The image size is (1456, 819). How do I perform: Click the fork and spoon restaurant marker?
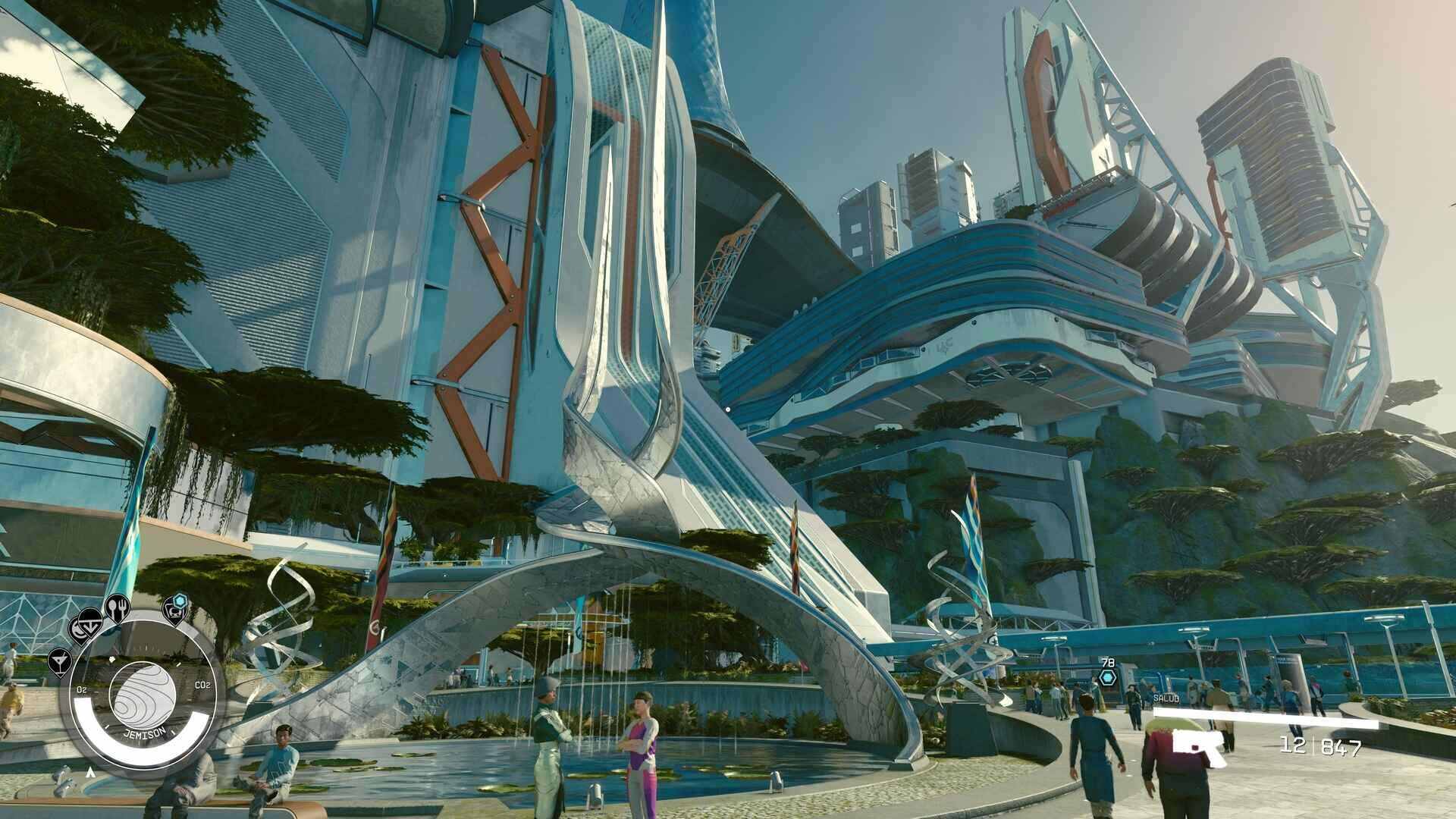coord(117,607)
